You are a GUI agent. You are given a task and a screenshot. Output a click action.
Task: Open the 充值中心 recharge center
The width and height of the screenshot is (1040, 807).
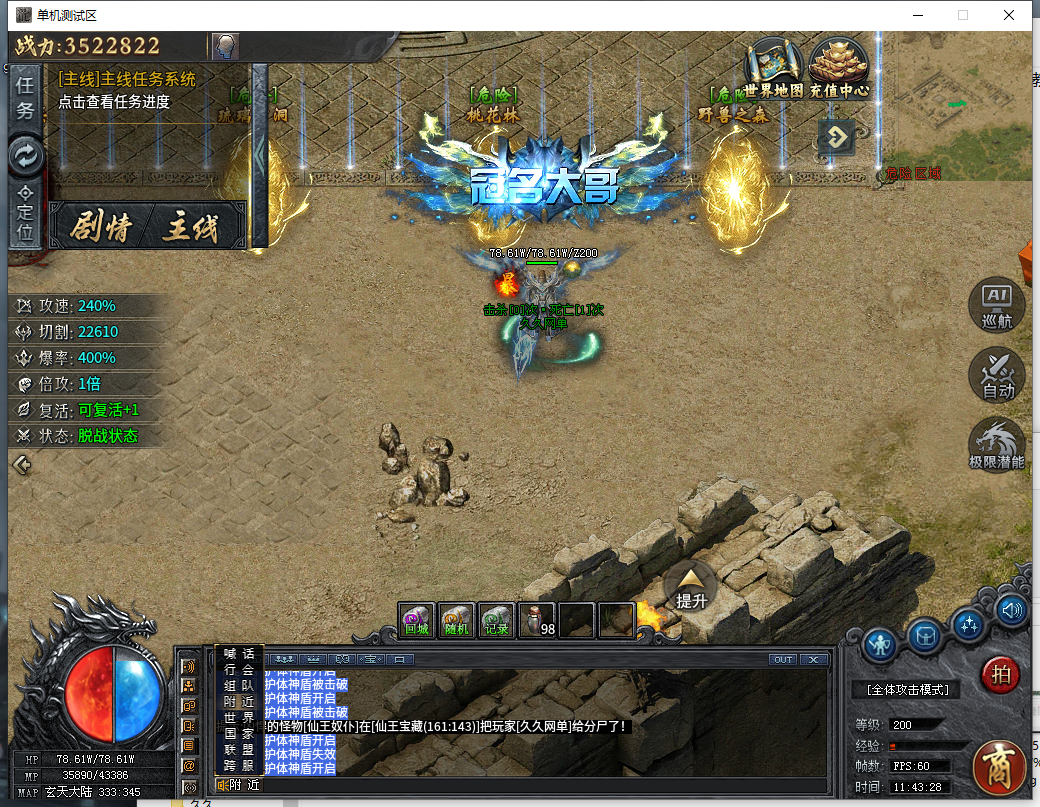click(838, 68)
